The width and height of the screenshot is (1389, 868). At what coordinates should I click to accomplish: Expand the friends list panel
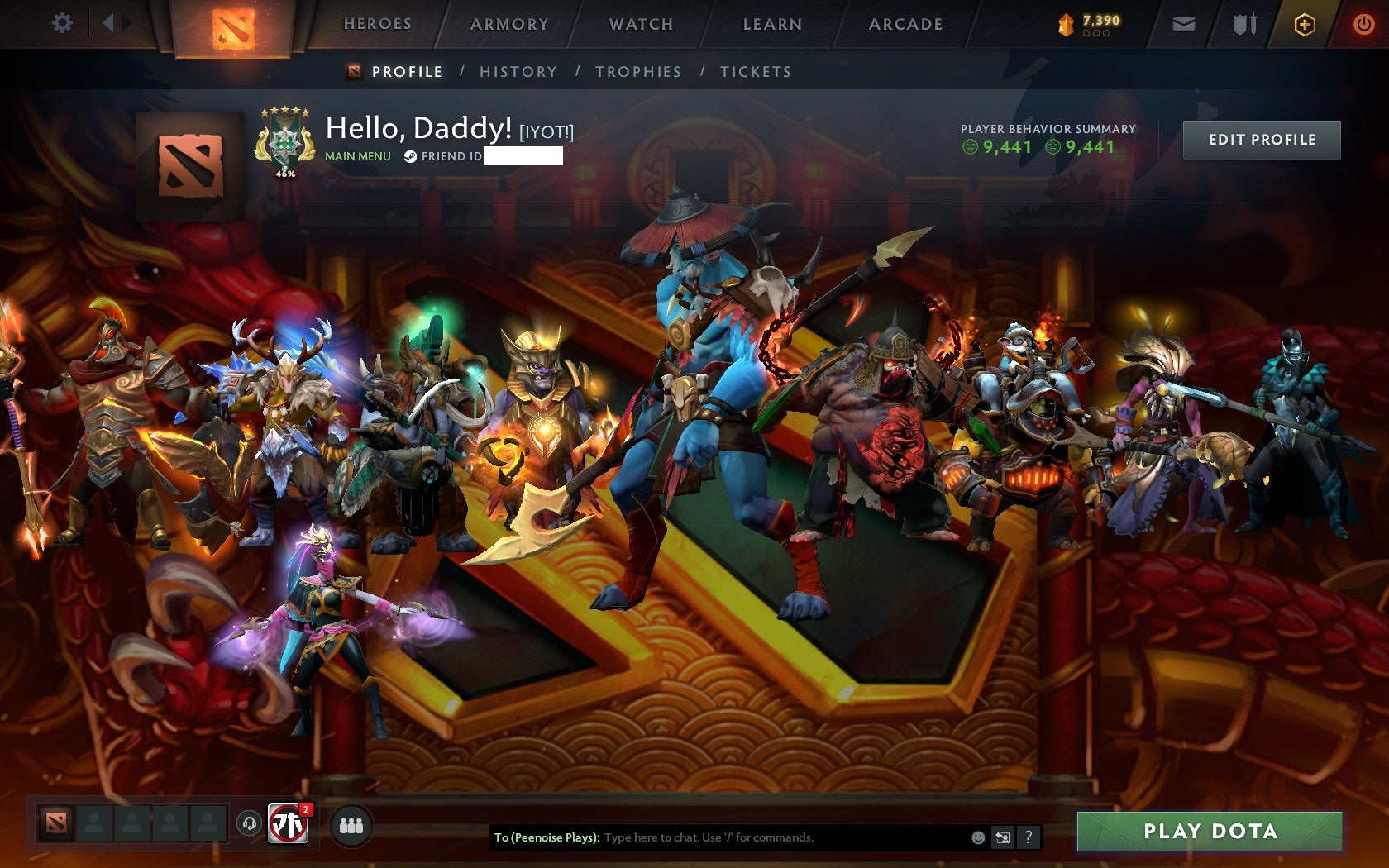[x=351, y=823]
